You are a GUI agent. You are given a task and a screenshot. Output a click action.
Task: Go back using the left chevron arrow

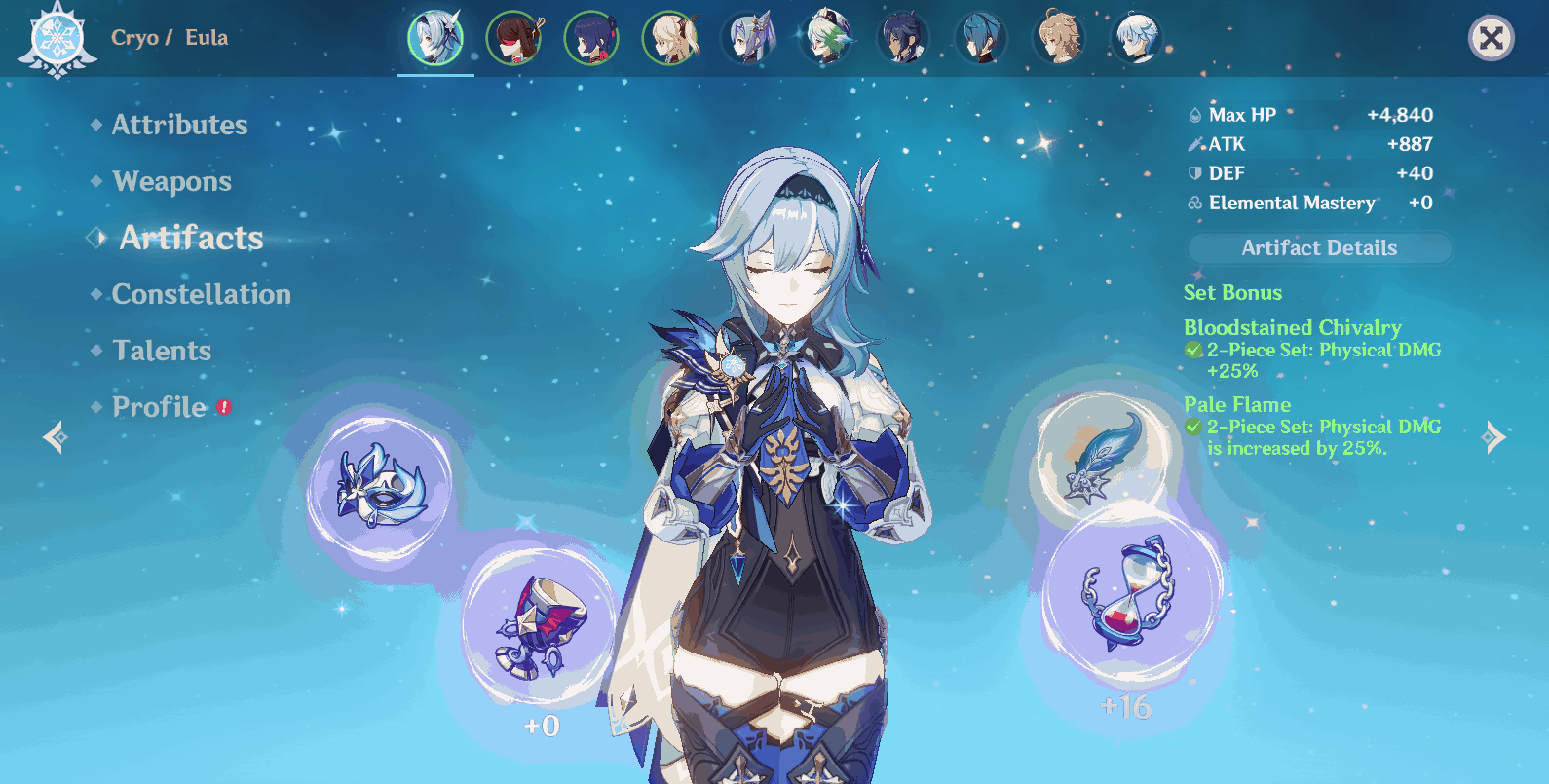pos(56,437)
